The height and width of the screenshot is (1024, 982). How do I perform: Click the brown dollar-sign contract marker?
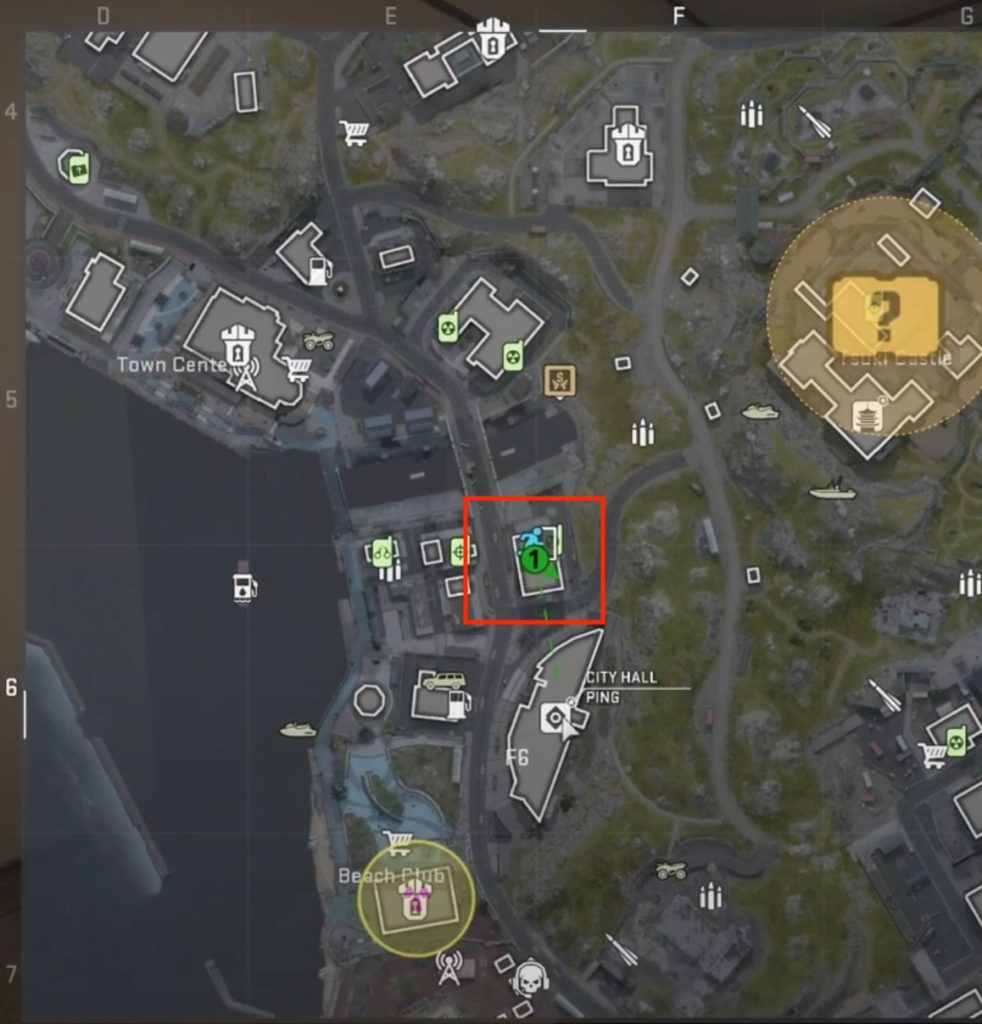[x=559, y=380]
